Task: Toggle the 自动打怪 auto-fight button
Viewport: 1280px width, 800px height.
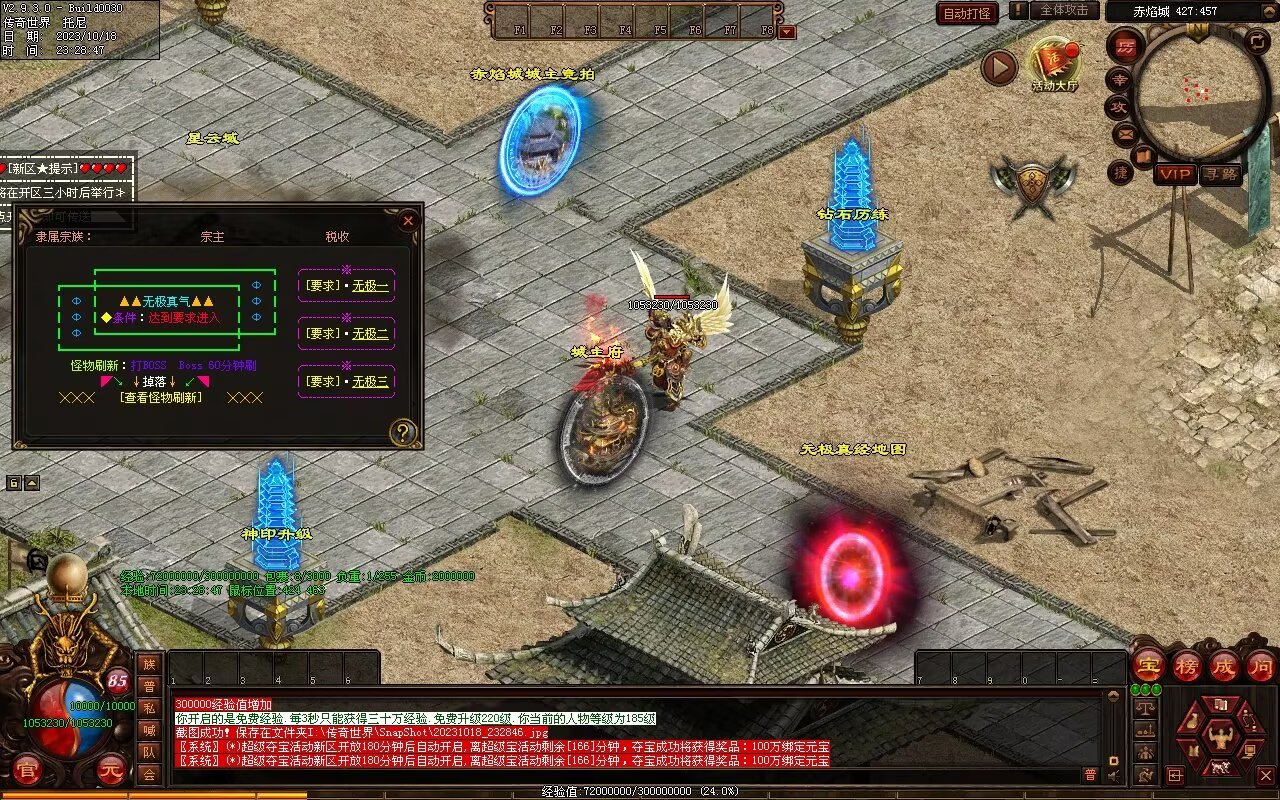Action: pos(967,13)
